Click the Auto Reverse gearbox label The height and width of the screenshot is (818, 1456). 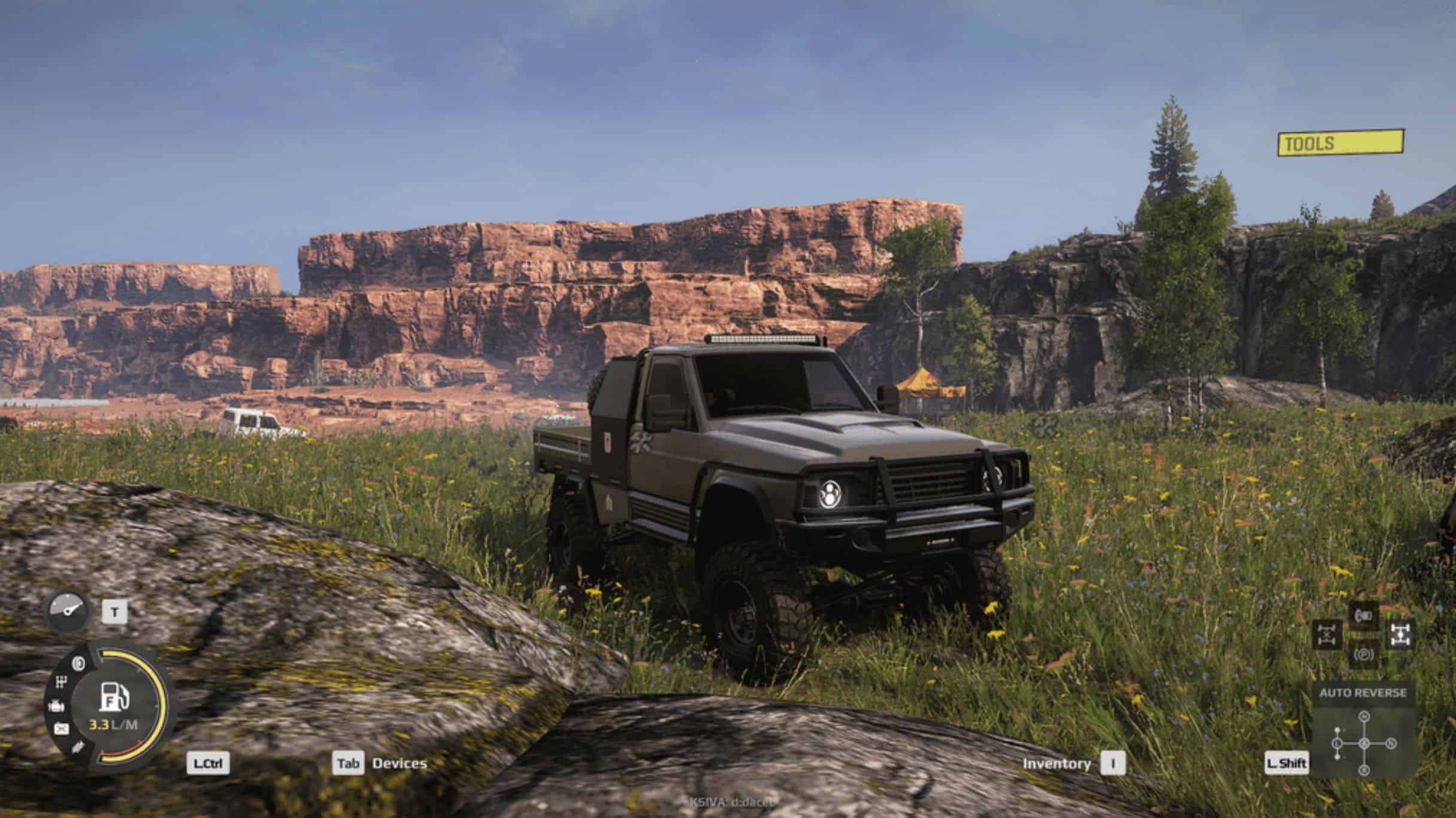tap(1363, 693)
